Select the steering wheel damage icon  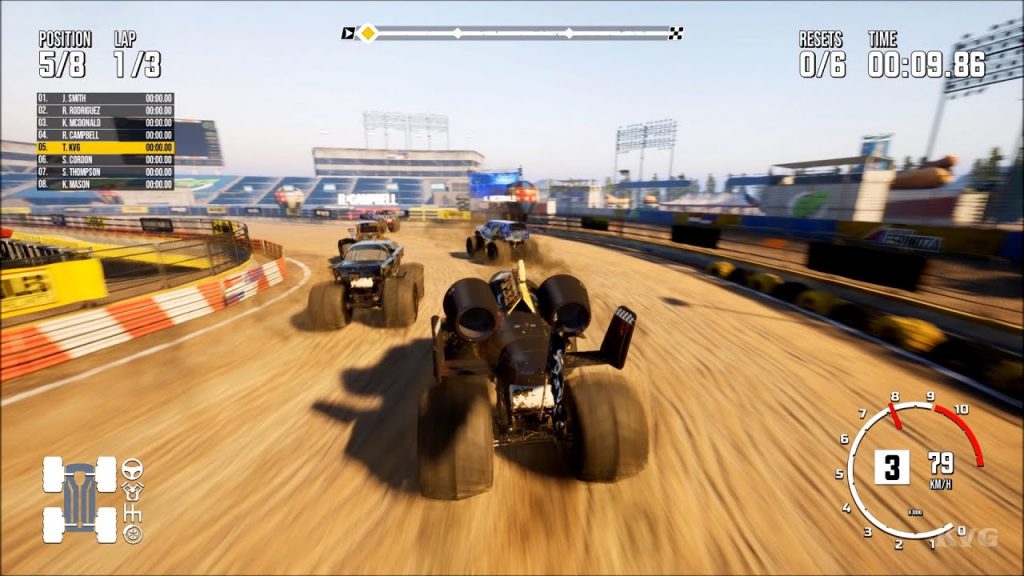(x=132, y=468)
